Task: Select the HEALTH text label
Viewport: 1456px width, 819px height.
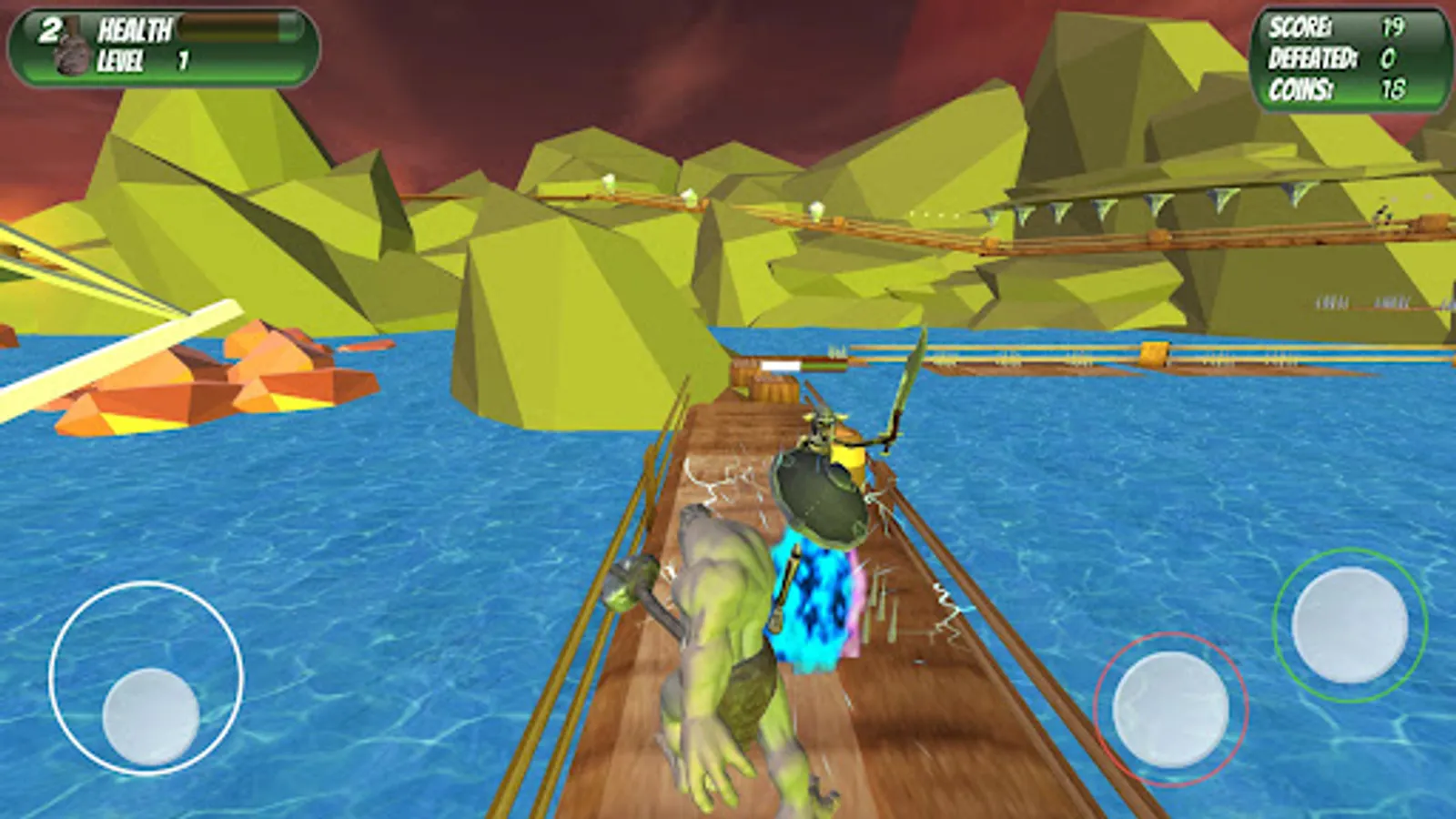Action: [135, 28]
